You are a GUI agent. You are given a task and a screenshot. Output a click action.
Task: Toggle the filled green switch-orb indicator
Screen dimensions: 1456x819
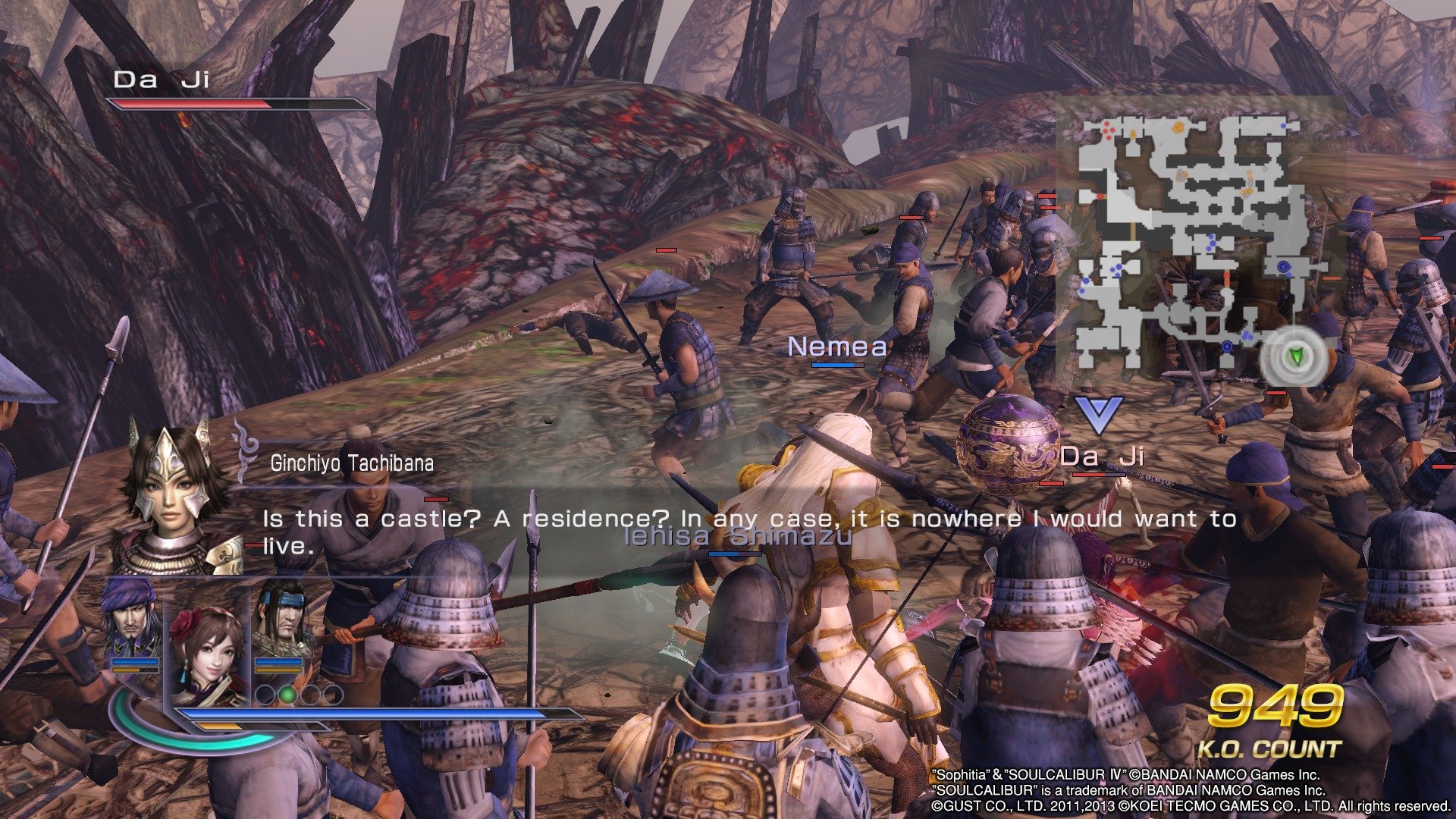287,695
